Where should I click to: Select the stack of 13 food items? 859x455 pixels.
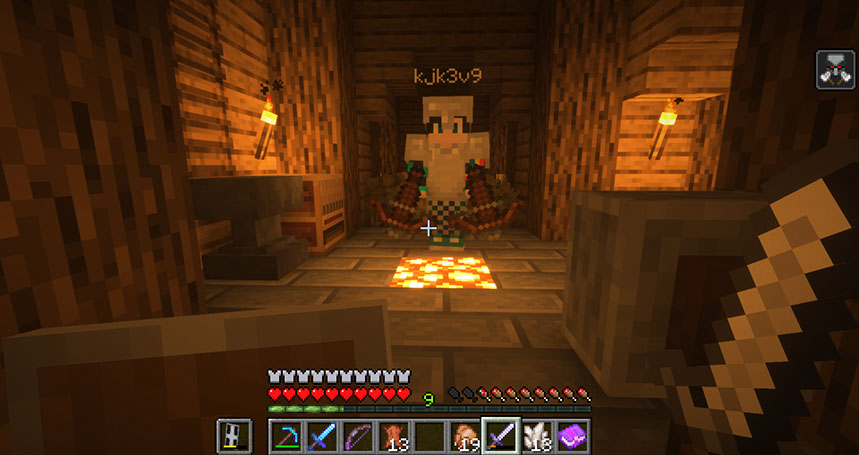pos(394,436)
